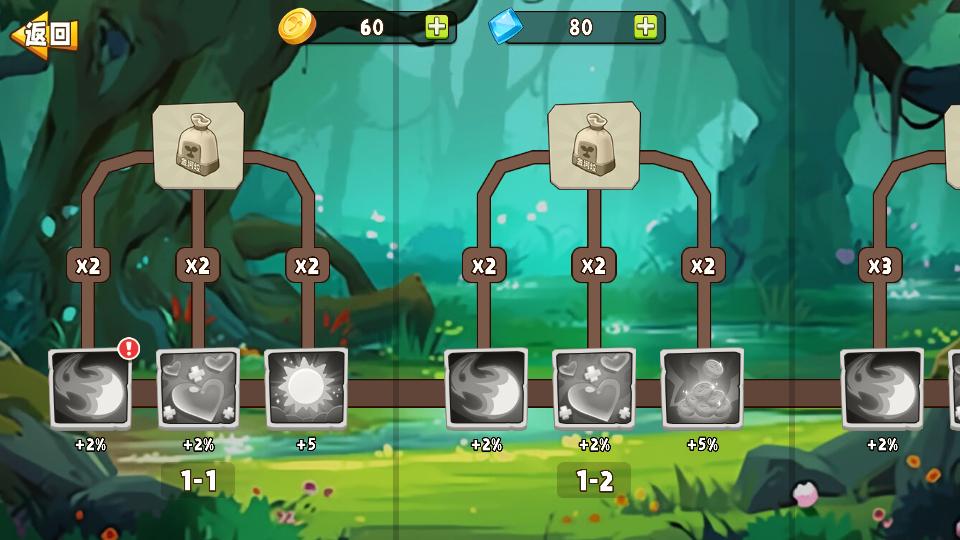
Task: Open the treasure bag for stage 1-1
Action: (198, 145)
